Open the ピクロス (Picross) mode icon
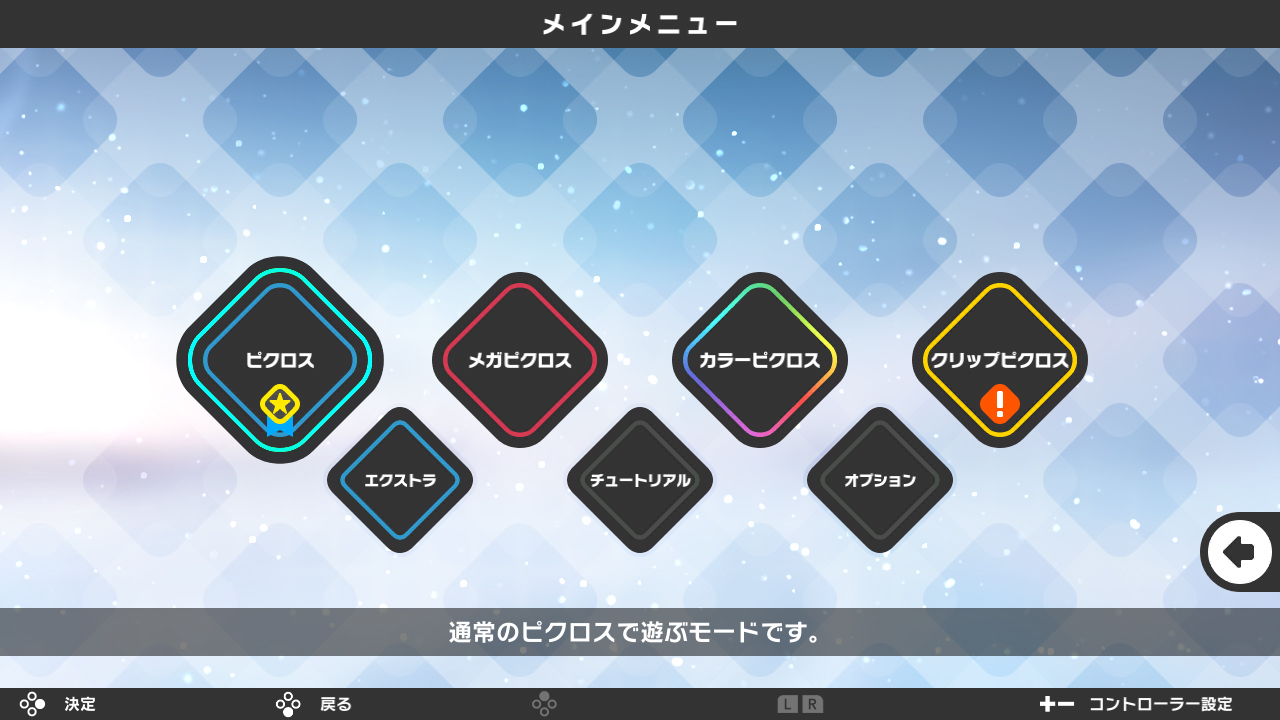The image size is (1280, 720). tap(280, 360)
